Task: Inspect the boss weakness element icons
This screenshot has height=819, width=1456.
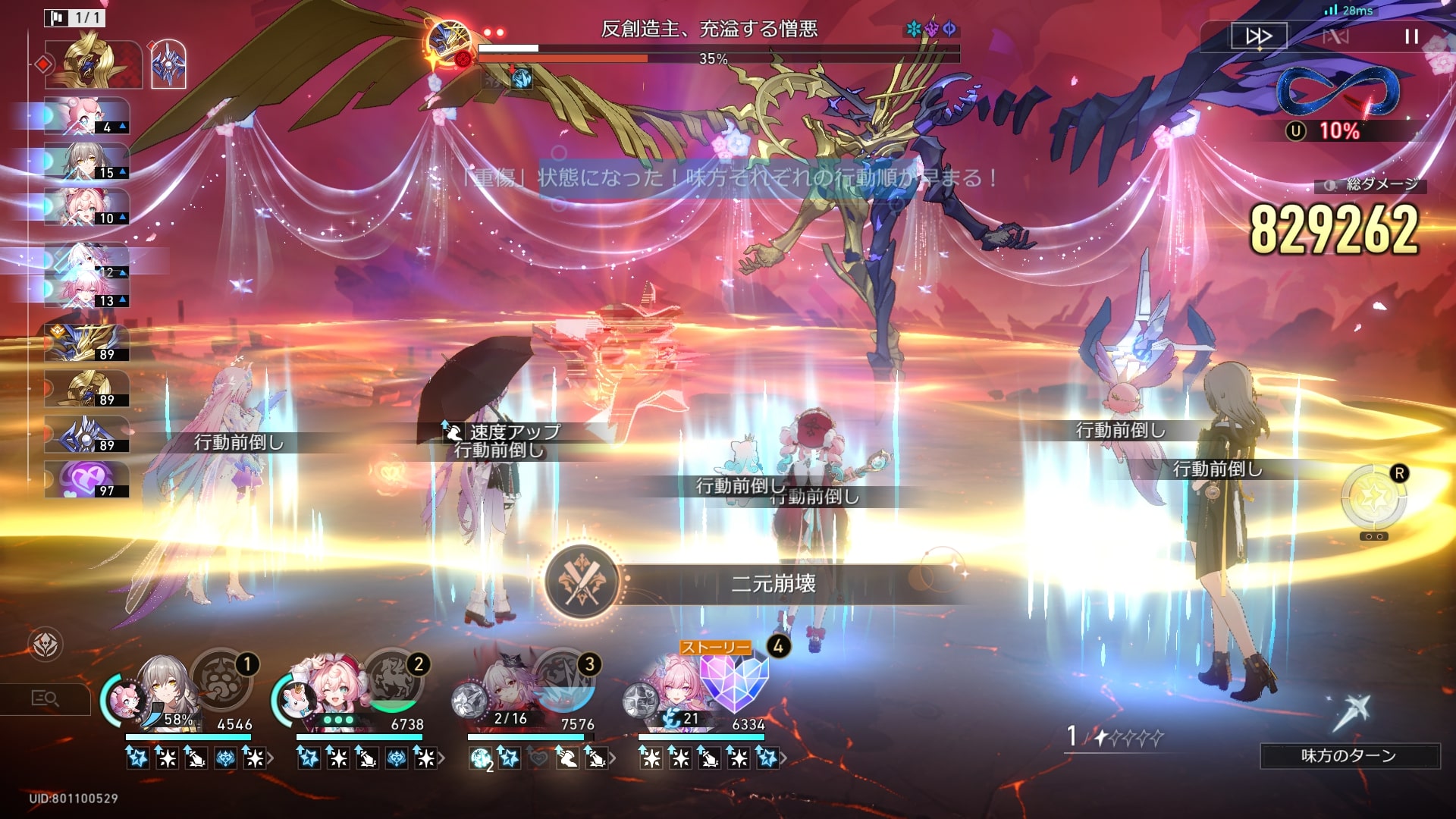Action: pos(931,29)
